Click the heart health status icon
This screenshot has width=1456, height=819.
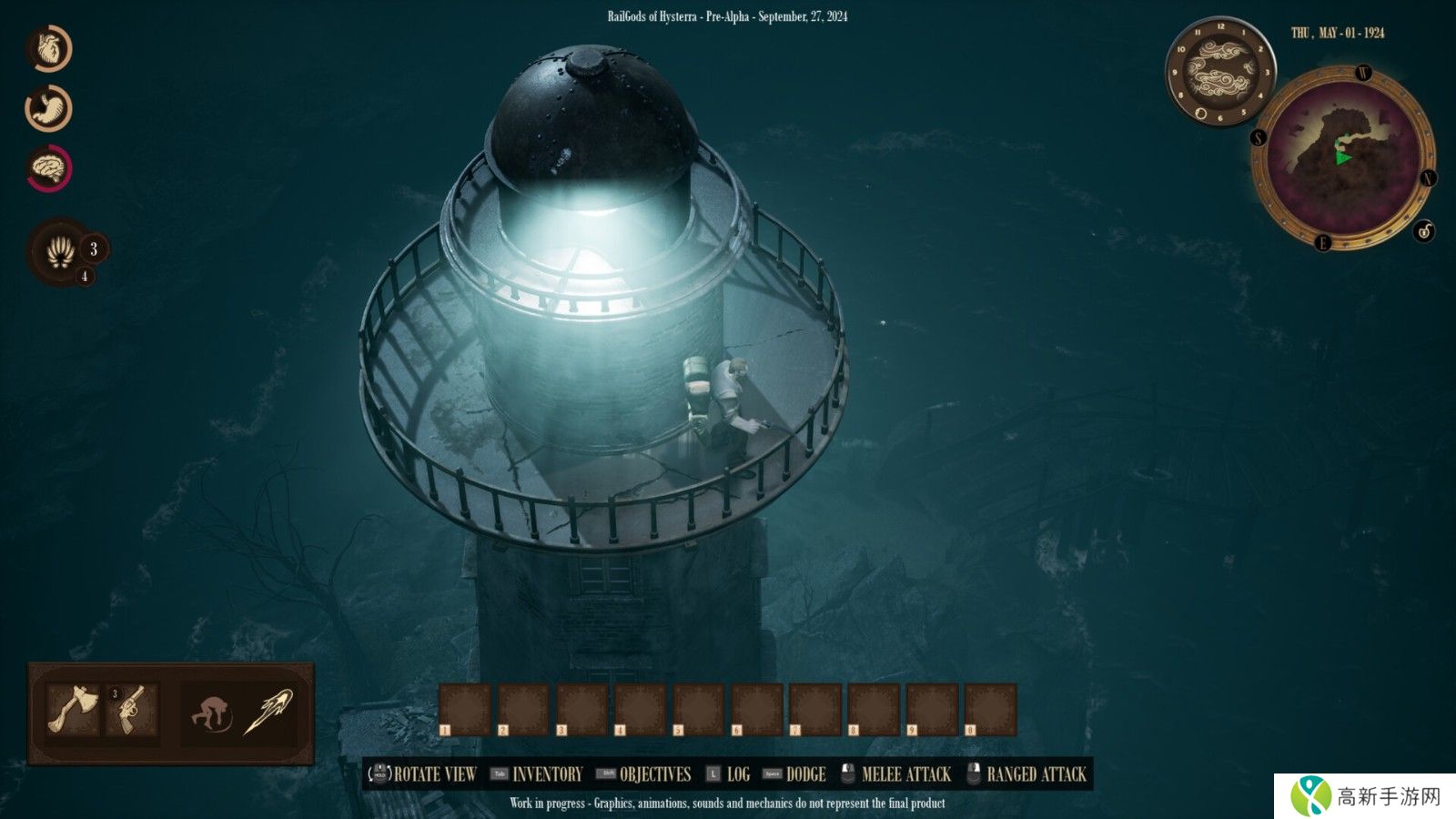(49, 48)
